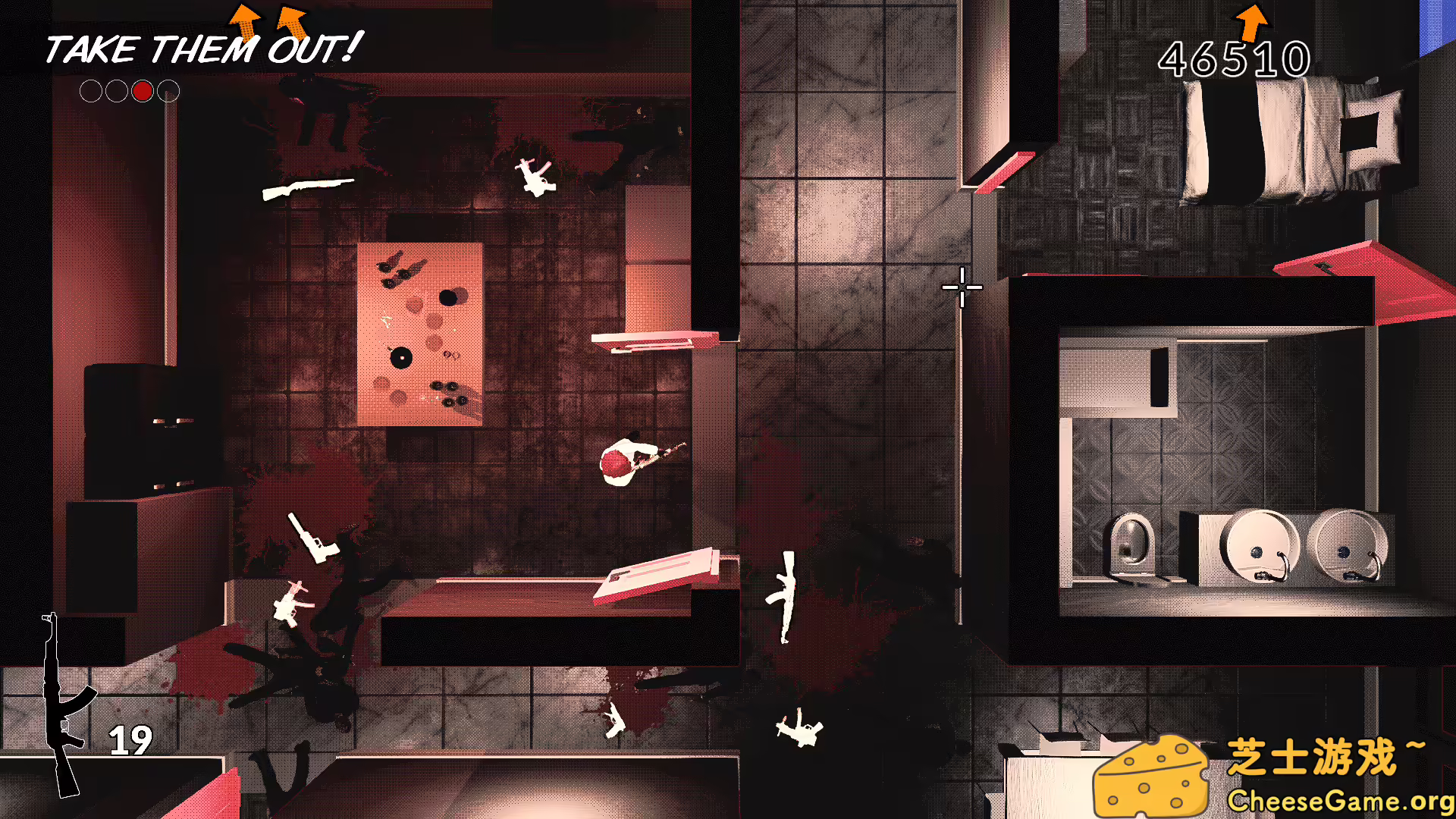Click the TAKE THEM OUT! banner text

(x=201, y=49)
